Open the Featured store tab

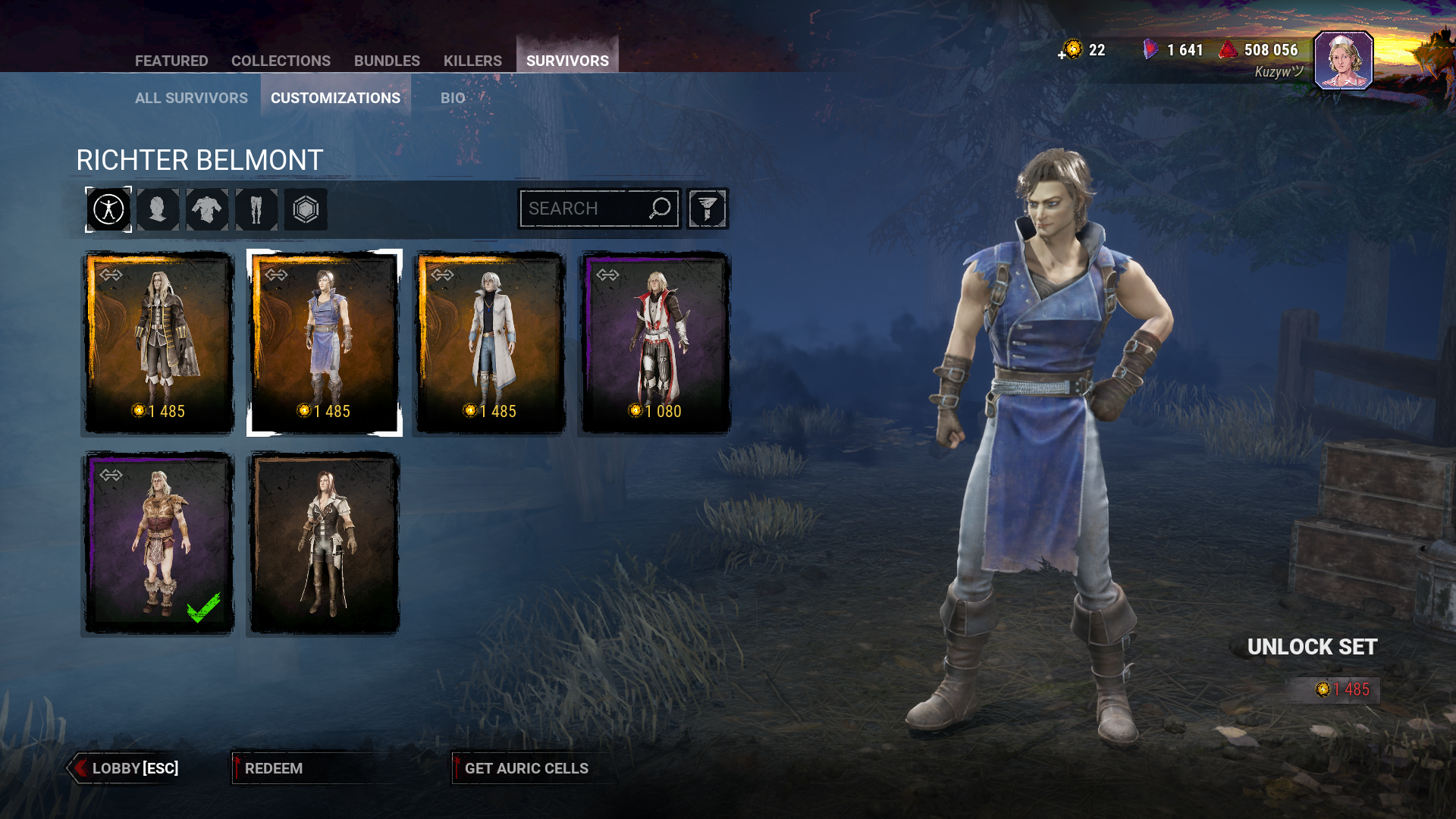[x=171, y=61]
